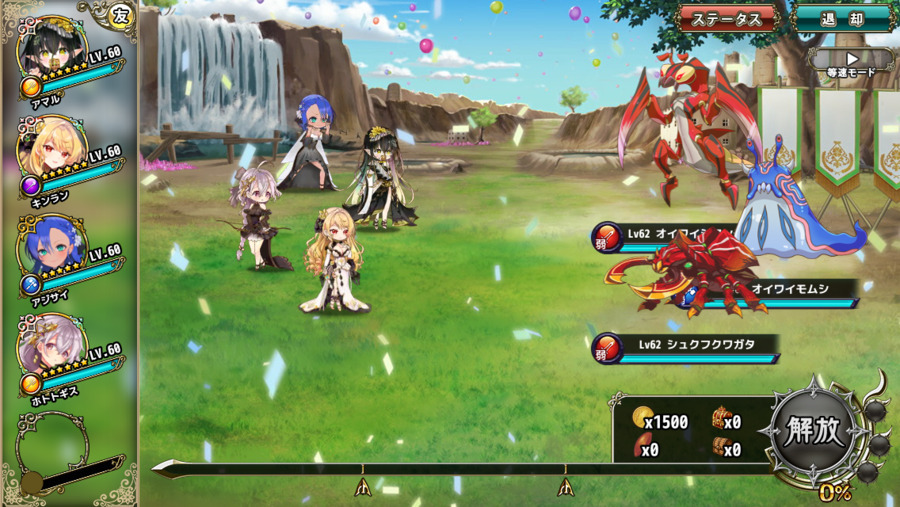Image resolution: width=900 pixels, height=507 pixels.
Task: Select キンラン's character portrait
Action: point(49,150)
